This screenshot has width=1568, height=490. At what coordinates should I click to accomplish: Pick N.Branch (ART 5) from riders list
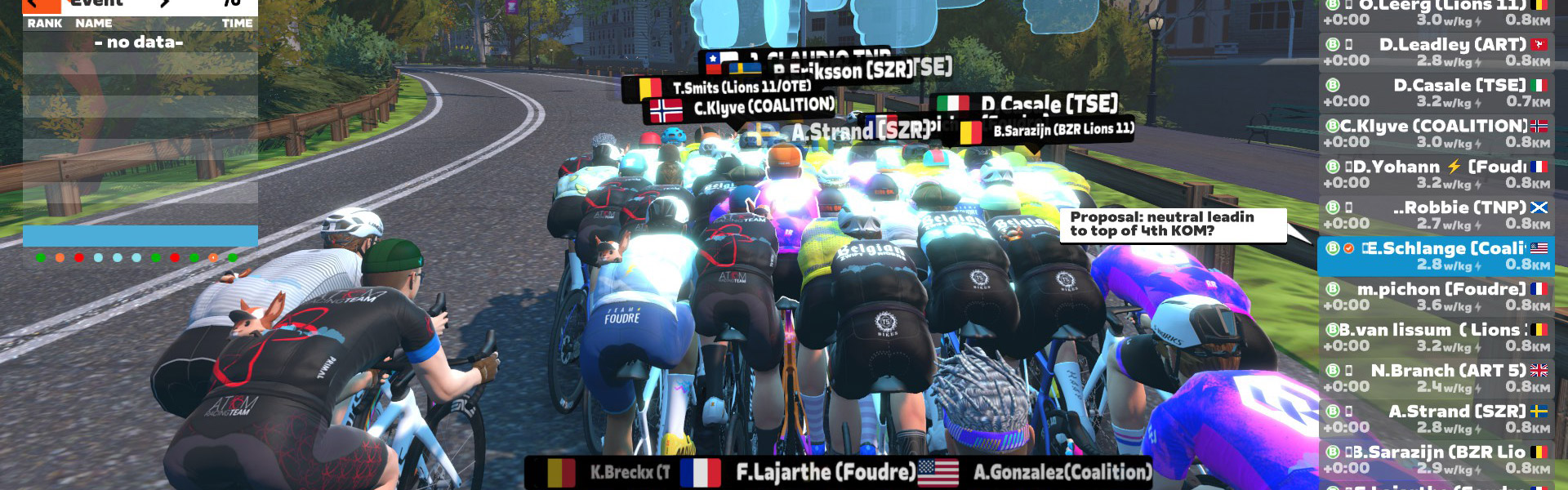point(1436,378)
